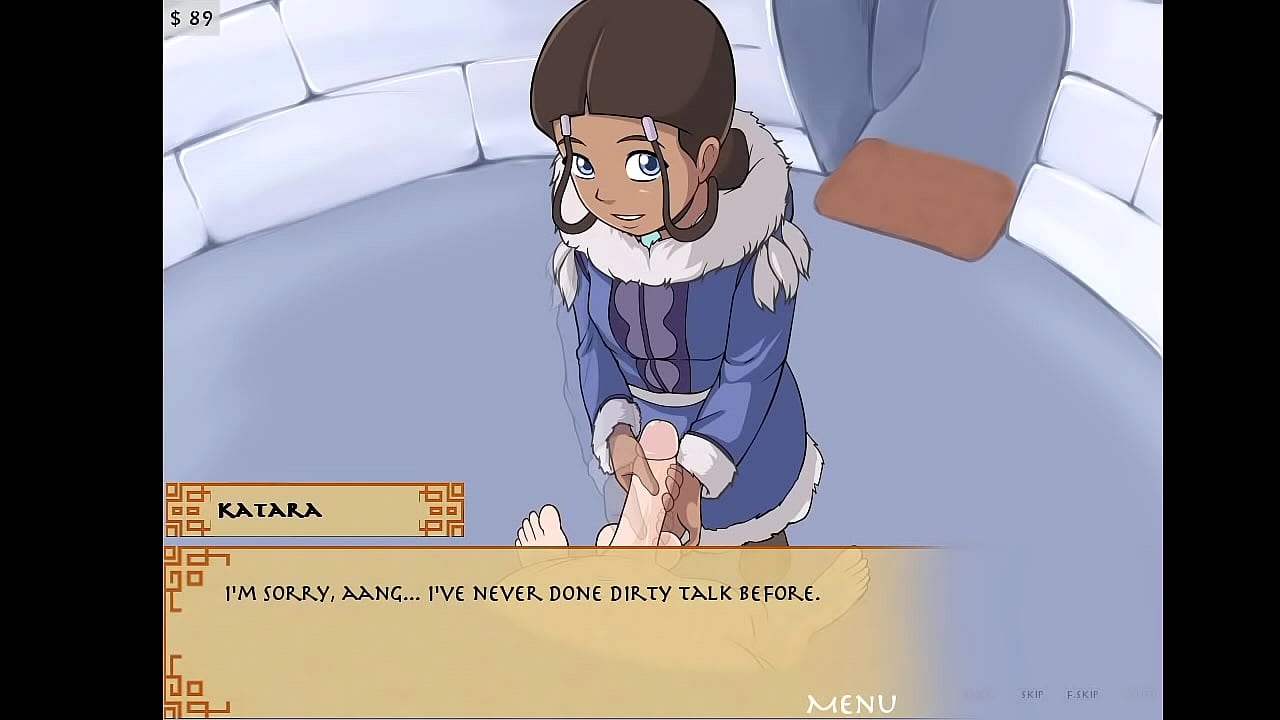Screen dimensions: 1280x720
Task: Enable SKIP mode to fast-forward dialogue
Action: coord(1031,693)
